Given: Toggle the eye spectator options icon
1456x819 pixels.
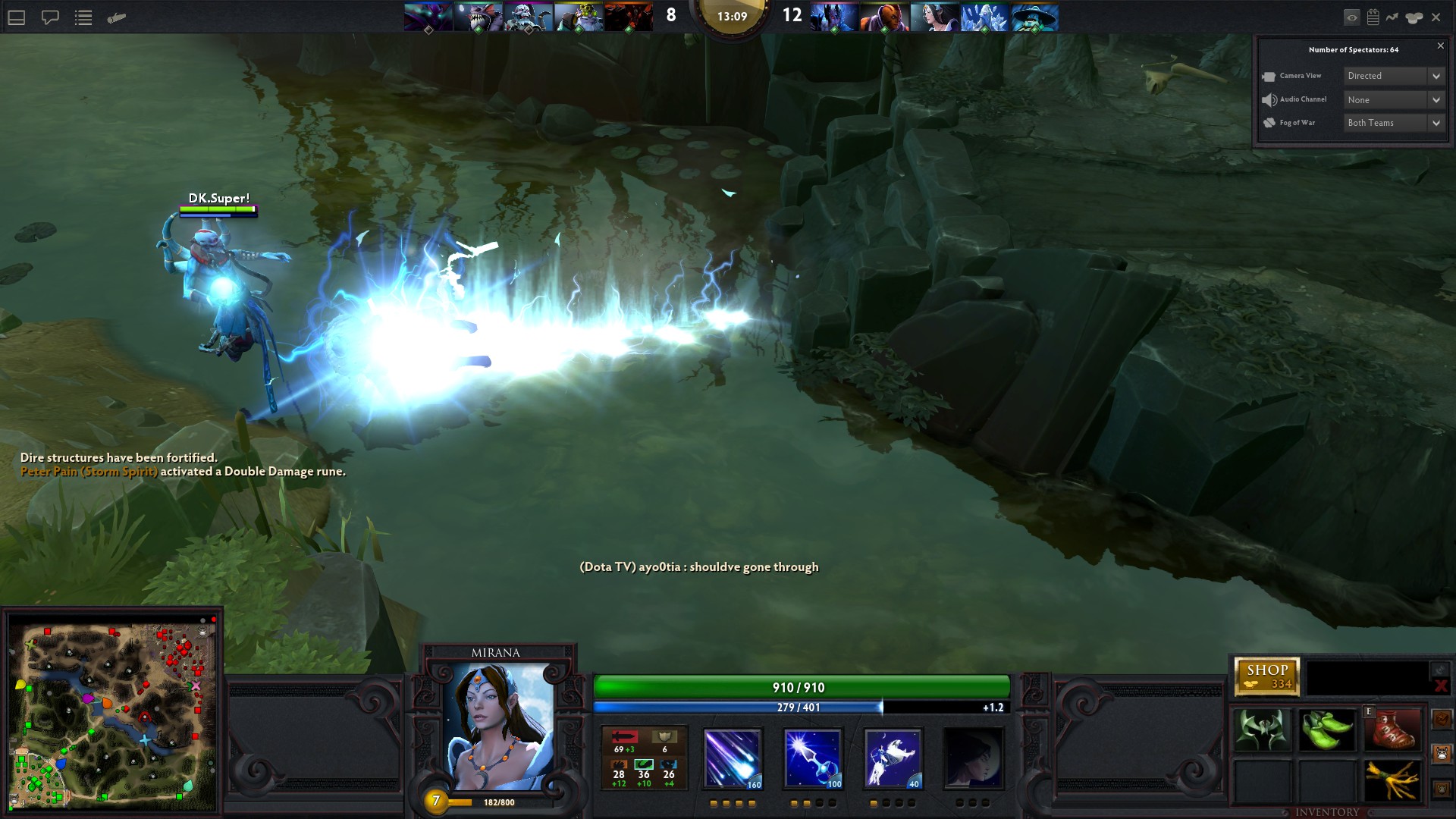Looking at the screenshot, I should pyautogui.click(x=1351, y=17).
